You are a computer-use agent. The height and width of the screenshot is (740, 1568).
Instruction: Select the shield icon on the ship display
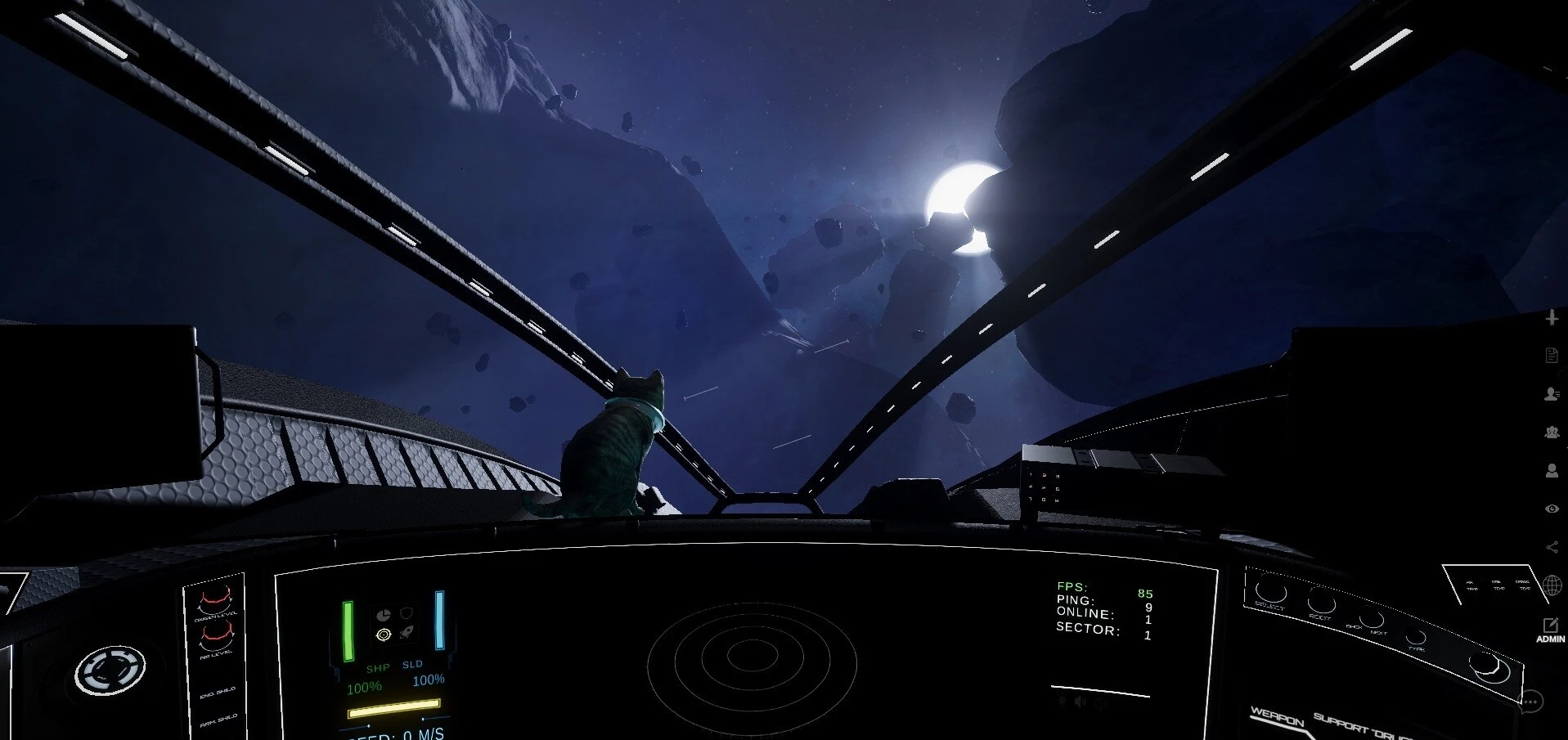(407, 613)
